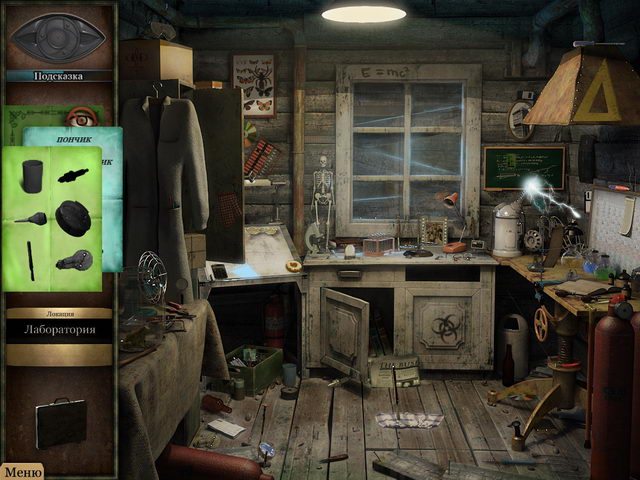Choose the round cap silhouette
Screen dimensions: 640x480
[73, 216]
